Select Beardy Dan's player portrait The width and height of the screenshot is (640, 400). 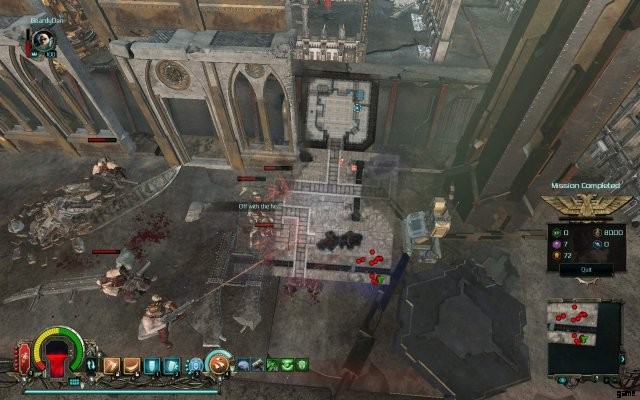(x=43, y=38)
